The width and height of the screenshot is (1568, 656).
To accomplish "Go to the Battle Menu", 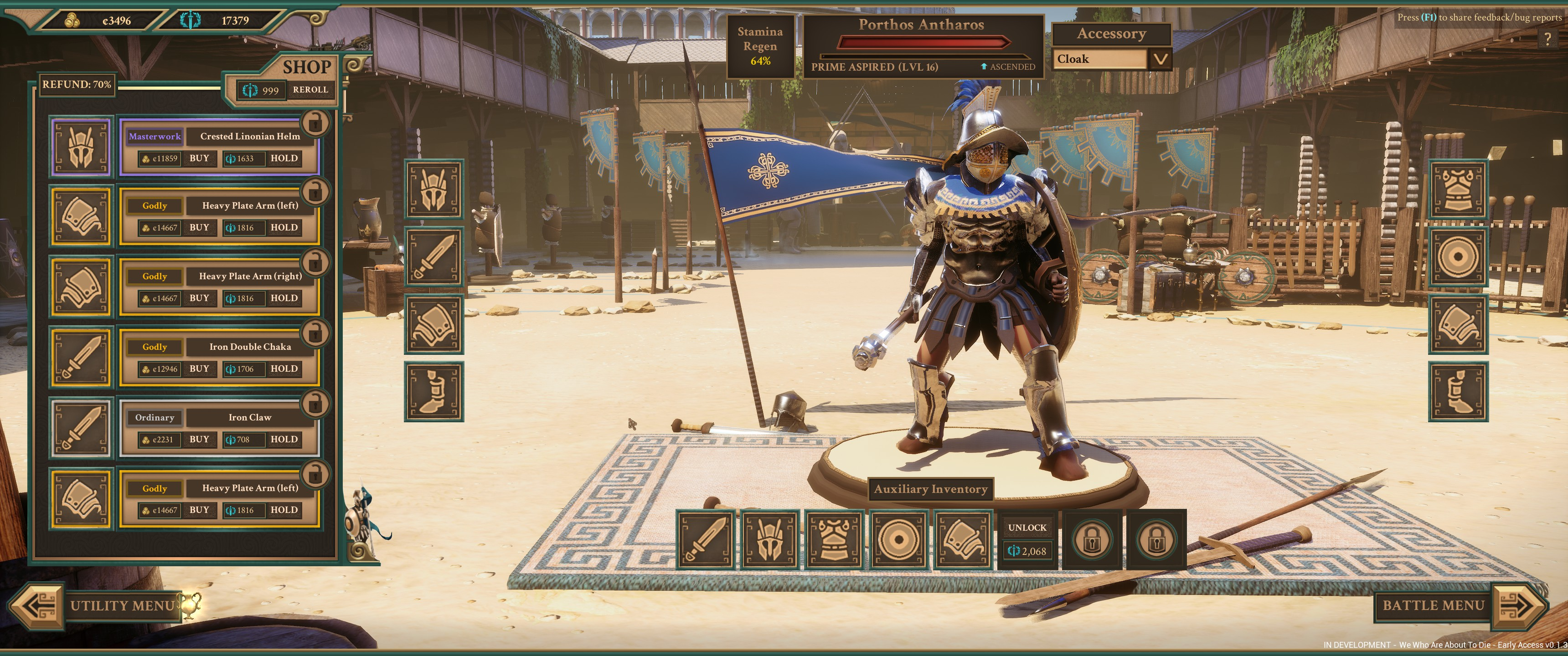I will (1434, 605).
